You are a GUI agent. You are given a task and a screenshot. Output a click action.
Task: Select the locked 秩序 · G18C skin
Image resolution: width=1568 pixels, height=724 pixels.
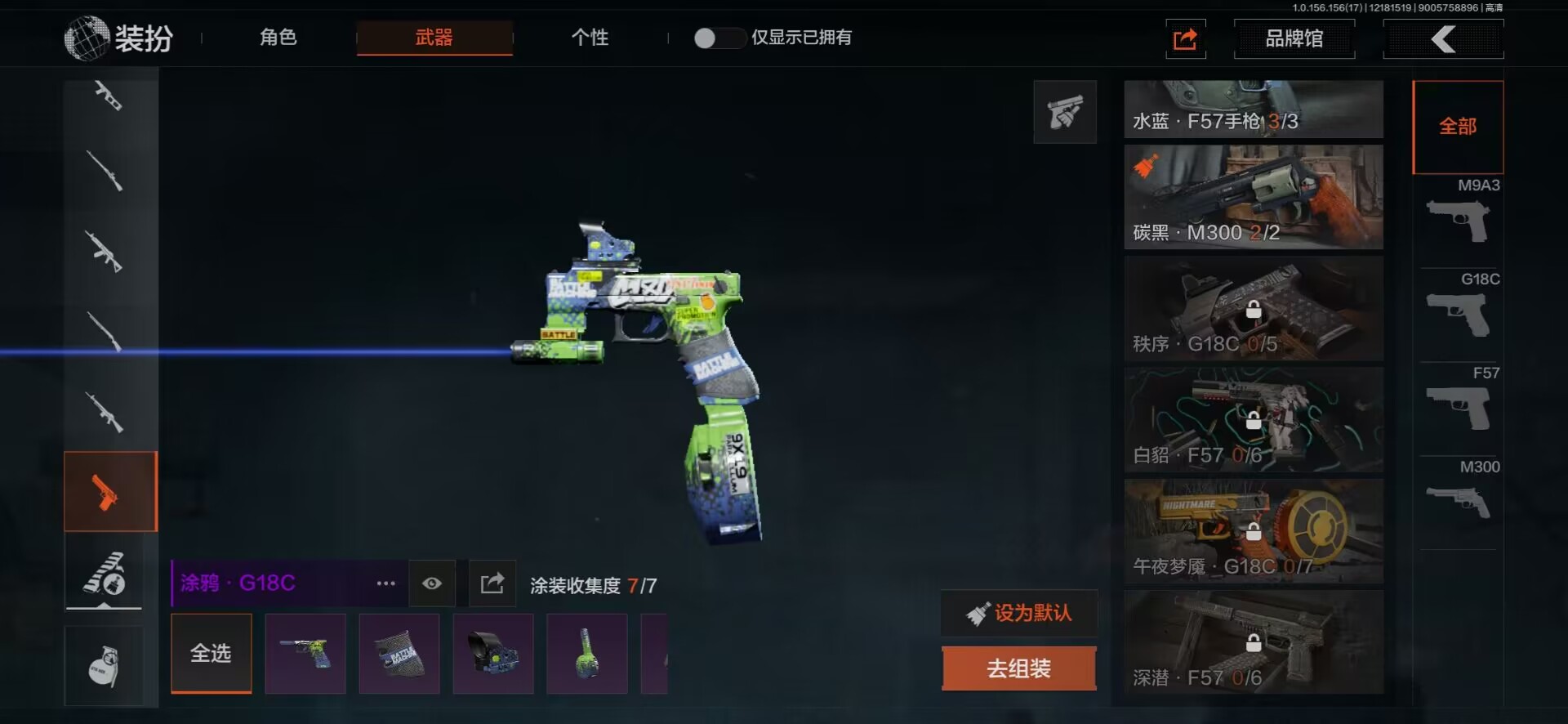coord(1254,309)
